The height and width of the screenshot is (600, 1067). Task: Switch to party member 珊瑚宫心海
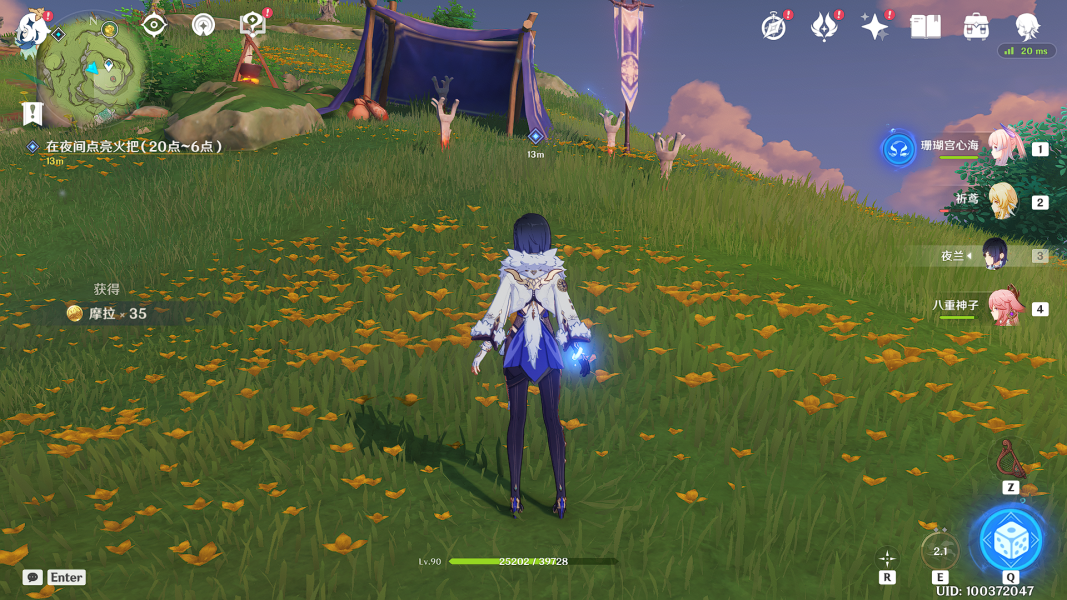(1000, 148)
